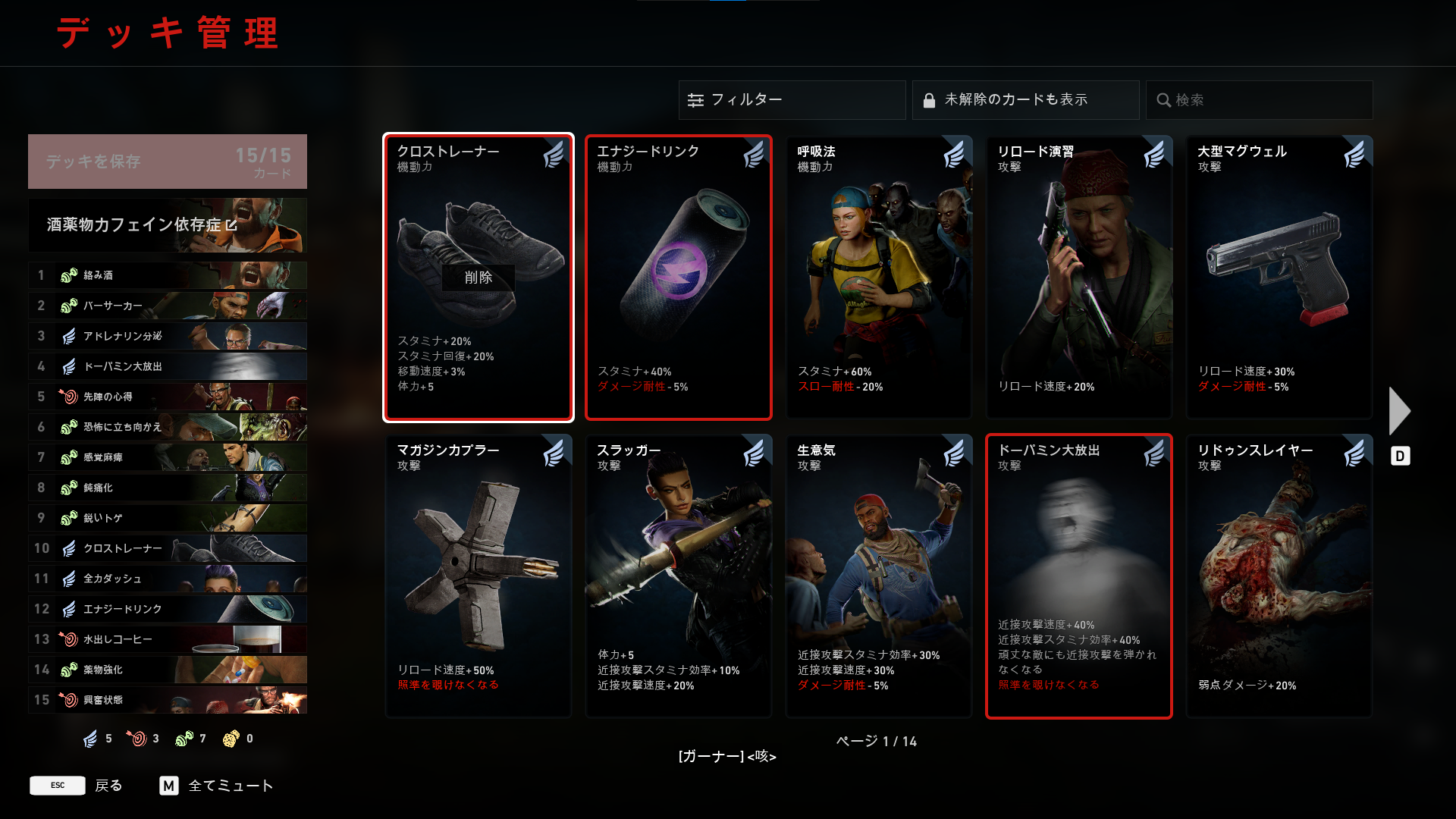Image resolution: width=1456 pixels, height=819 pixels.
Task: Select the リロード演習 card
Action: point(1079,277)
